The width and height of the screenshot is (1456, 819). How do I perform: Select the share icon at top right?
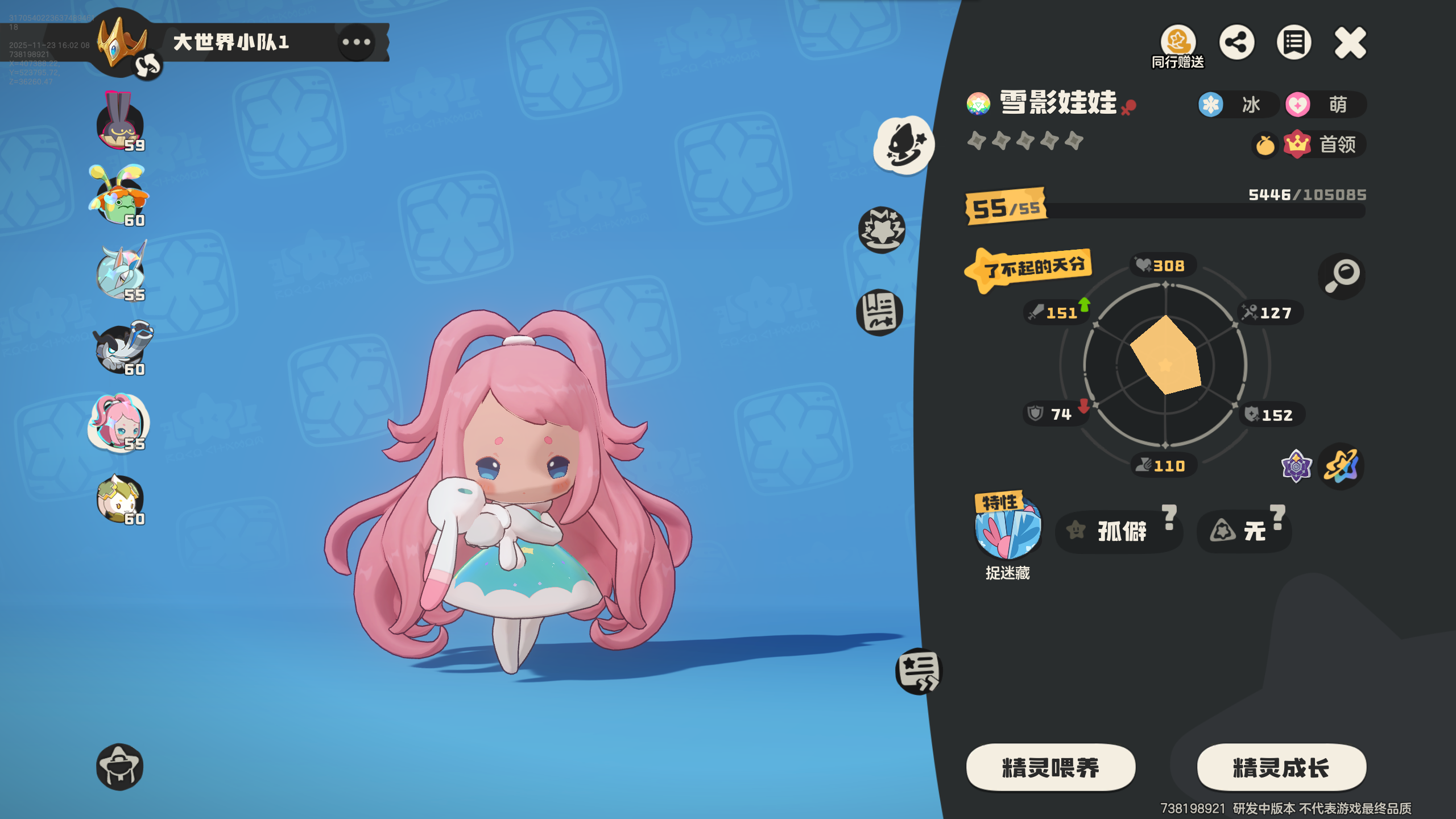(x=1238, y=41)
